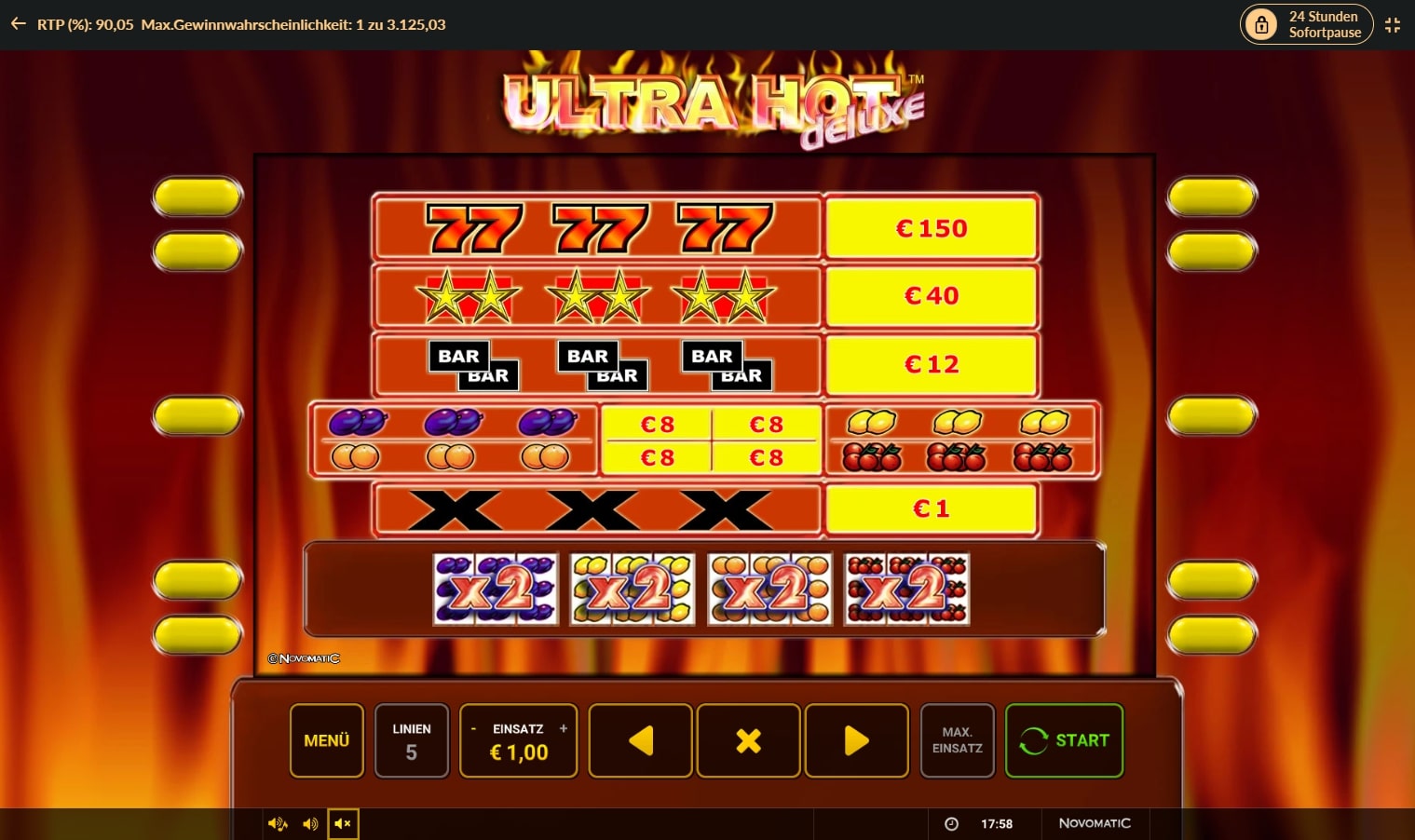Click the Novomatic logo in the bottom bar
Image resolution: width=1415 pixels, height=840 pixels.
1095,823
